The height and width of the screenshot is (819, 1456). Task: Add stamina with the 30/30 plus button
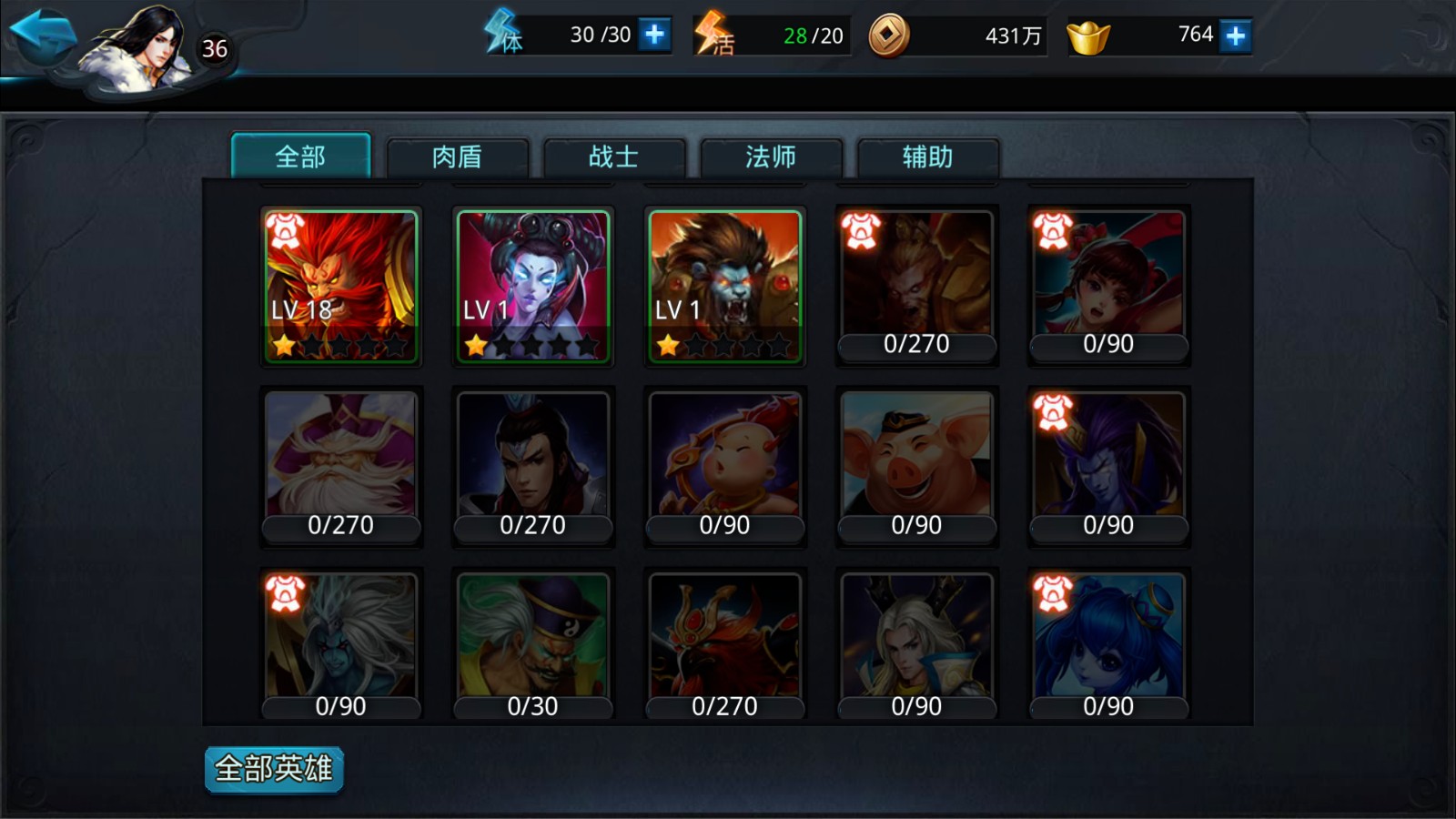654,35
